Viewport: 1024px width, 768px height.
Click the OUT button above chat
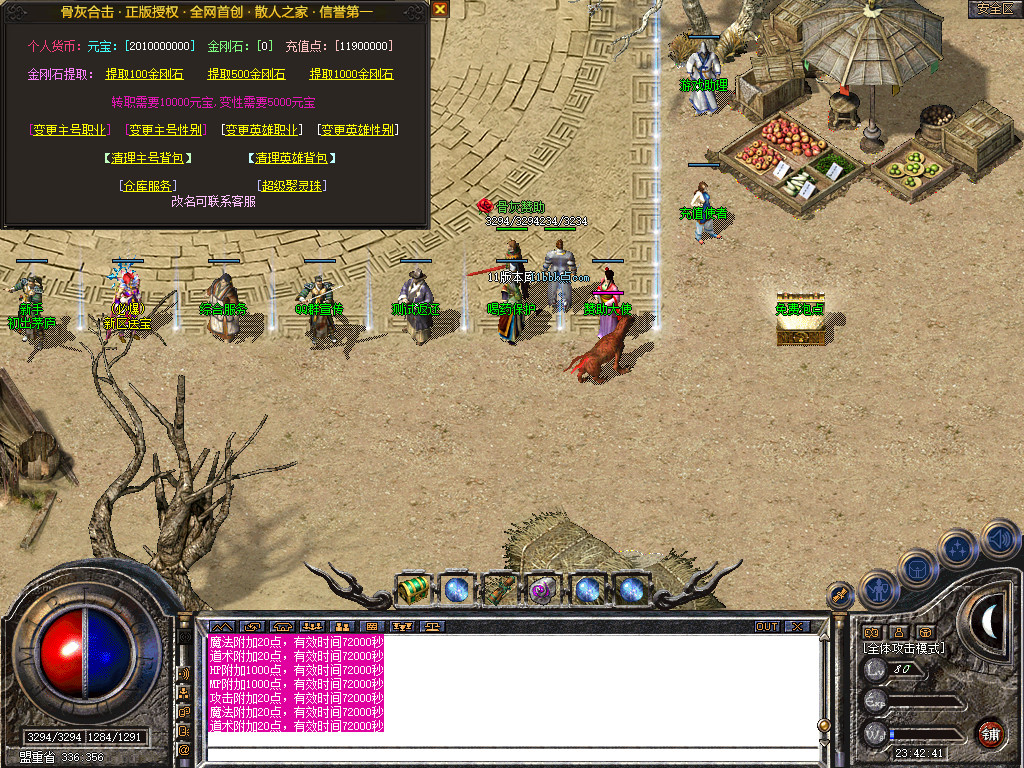point(767,627)
